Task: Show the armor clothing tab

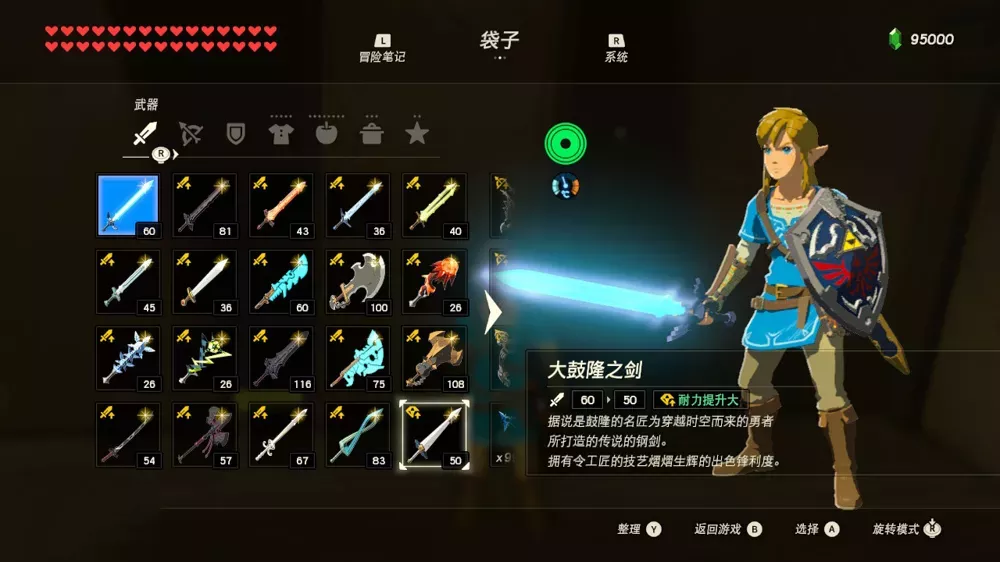Action: (281, 133)
